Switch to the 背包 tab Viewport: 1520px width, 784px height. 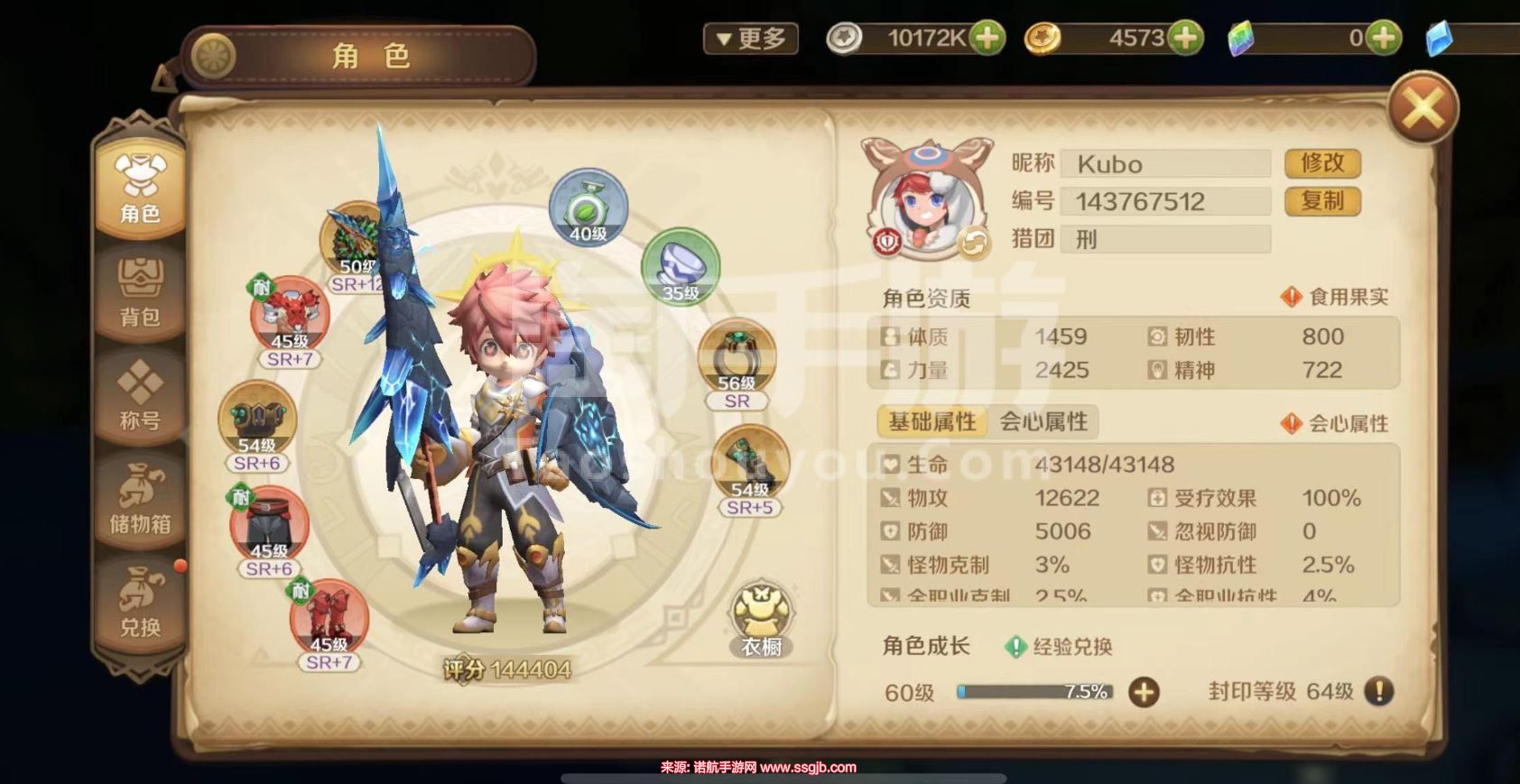140,291
